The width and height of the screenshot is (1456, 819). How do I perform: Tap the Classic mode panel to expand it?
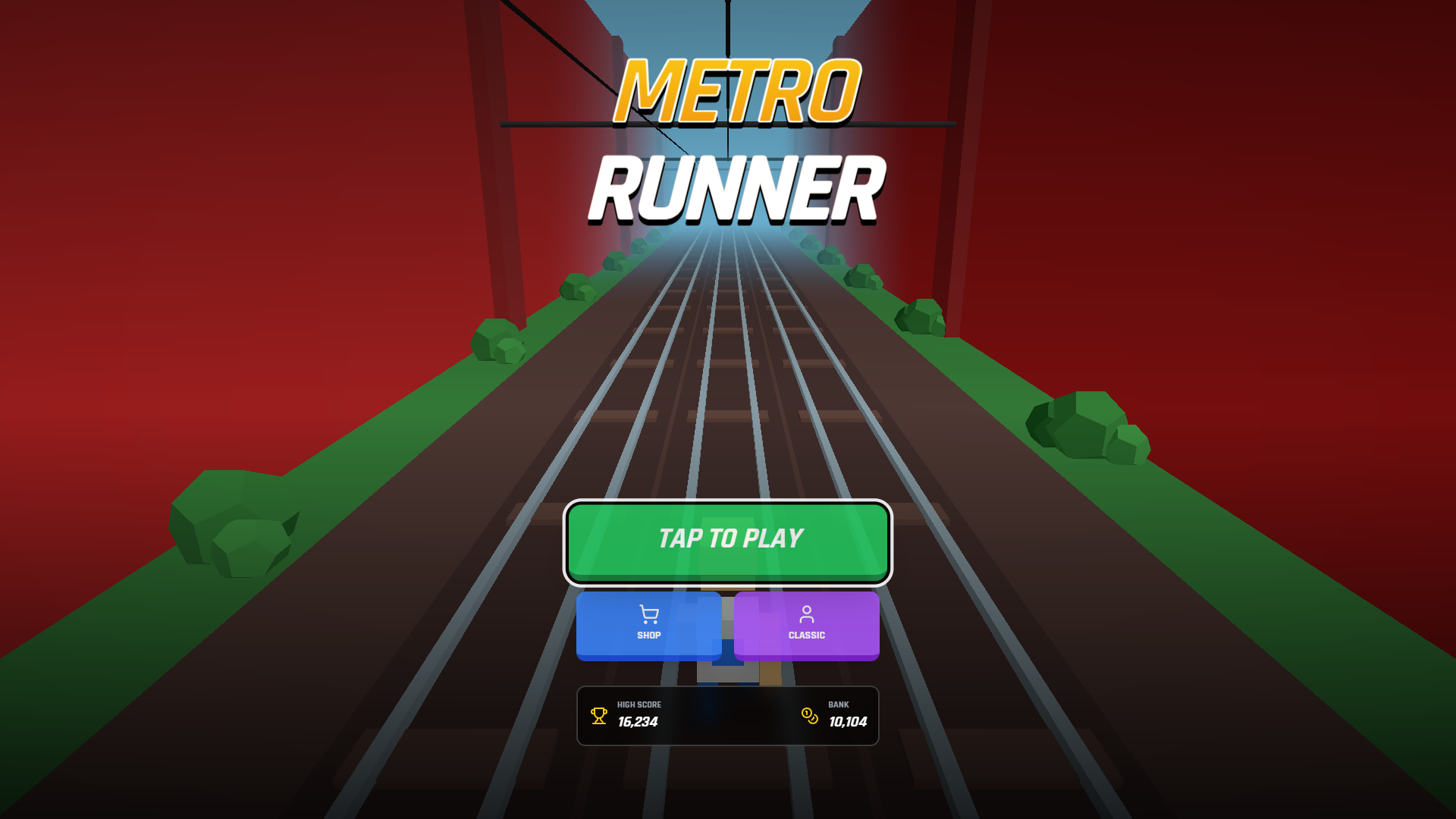coord(807,626)
